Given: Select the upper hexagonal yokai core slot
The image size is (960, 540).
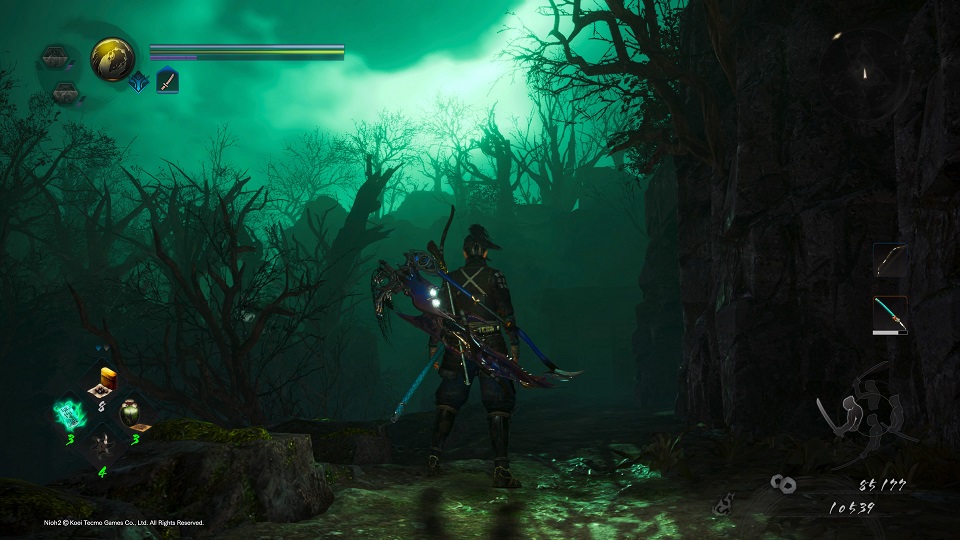Looking at the screenshot, I should (57, 58).
